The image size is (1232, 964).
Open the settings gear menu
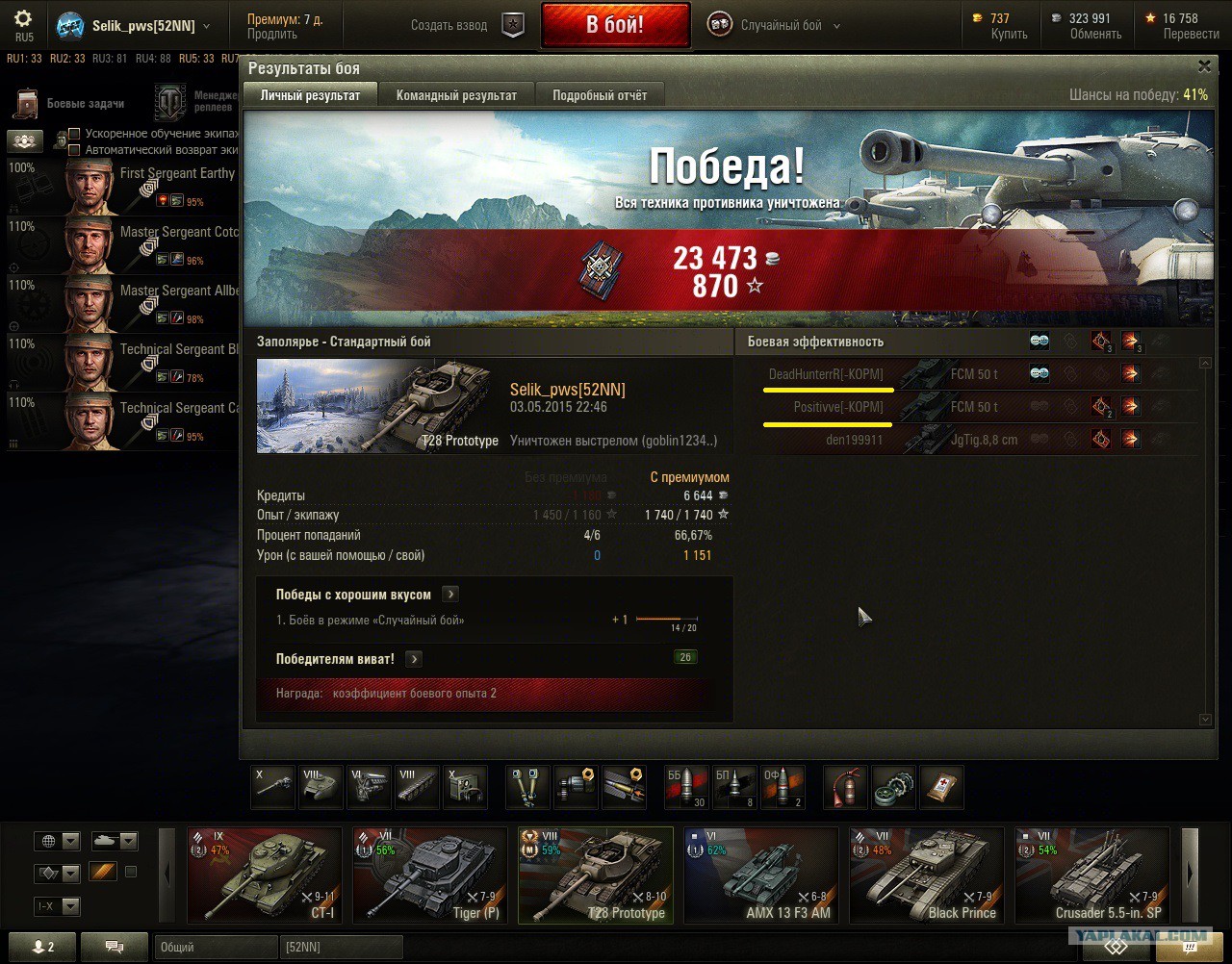(23, 19)
